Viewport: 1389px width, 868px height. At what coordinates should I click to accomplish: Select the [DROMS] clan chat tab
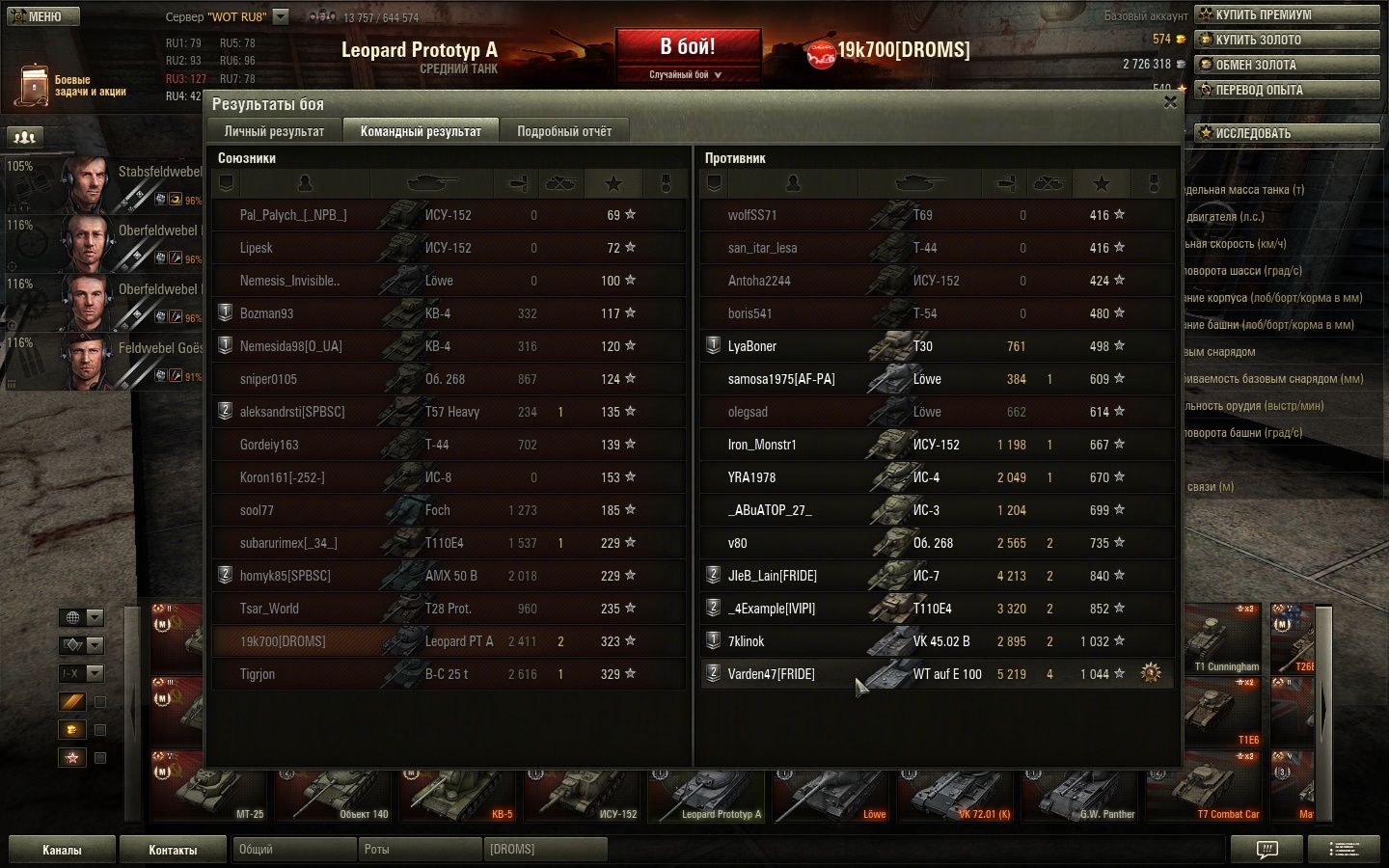[545, 850]
